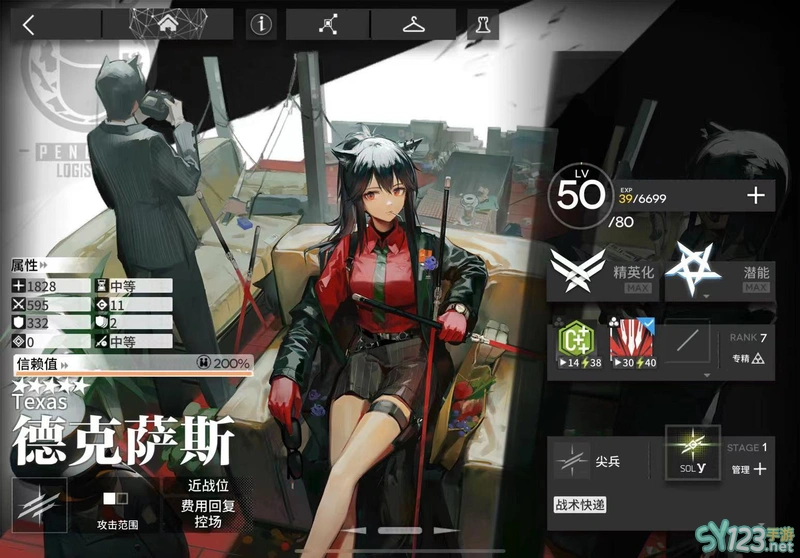This screenshot has height=558, width=800.
Task: View the attack range (攻击范围) grid
Action: (117, 503)
